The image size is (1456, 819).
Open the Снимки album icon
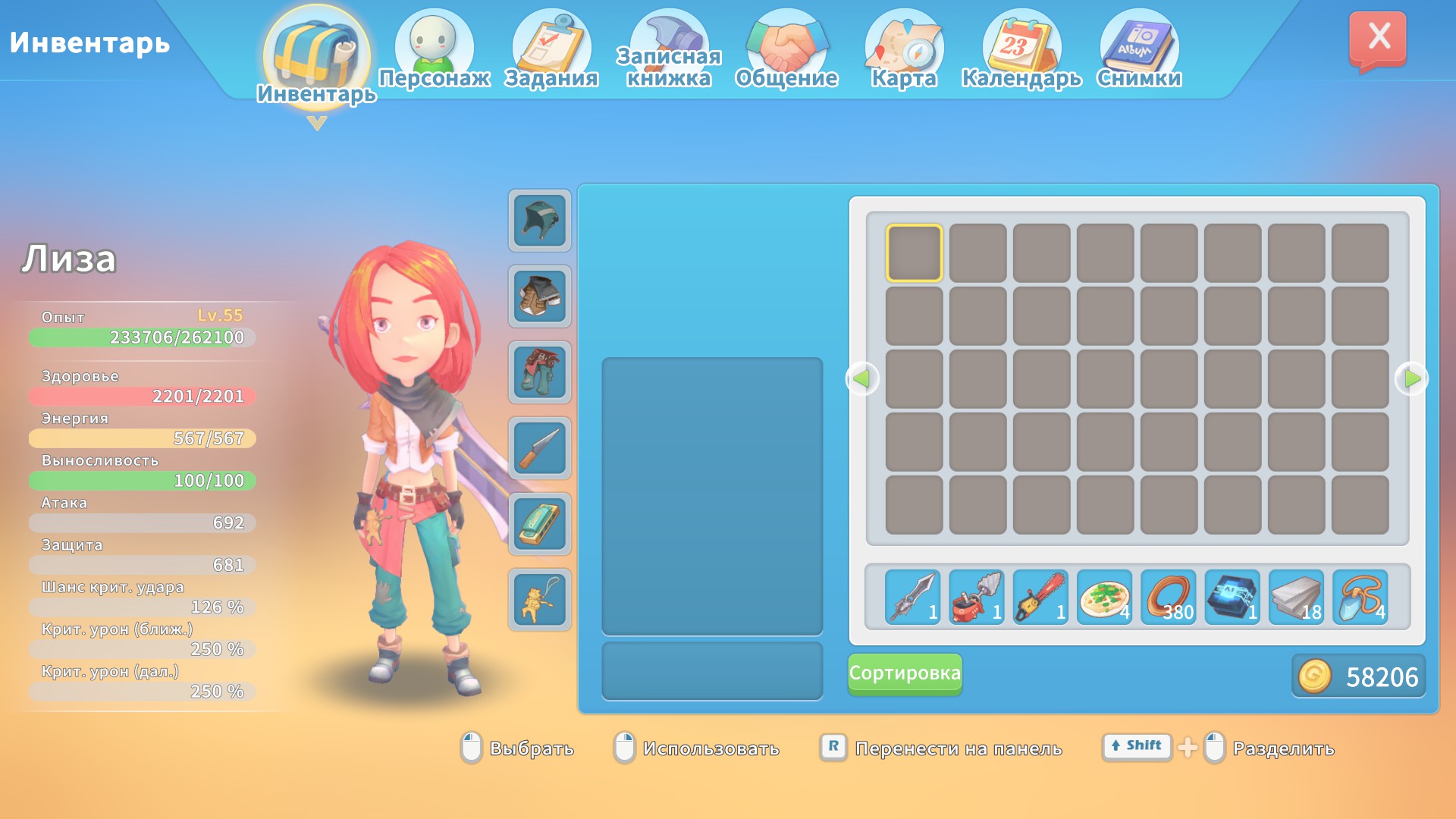pos(1139,42)
